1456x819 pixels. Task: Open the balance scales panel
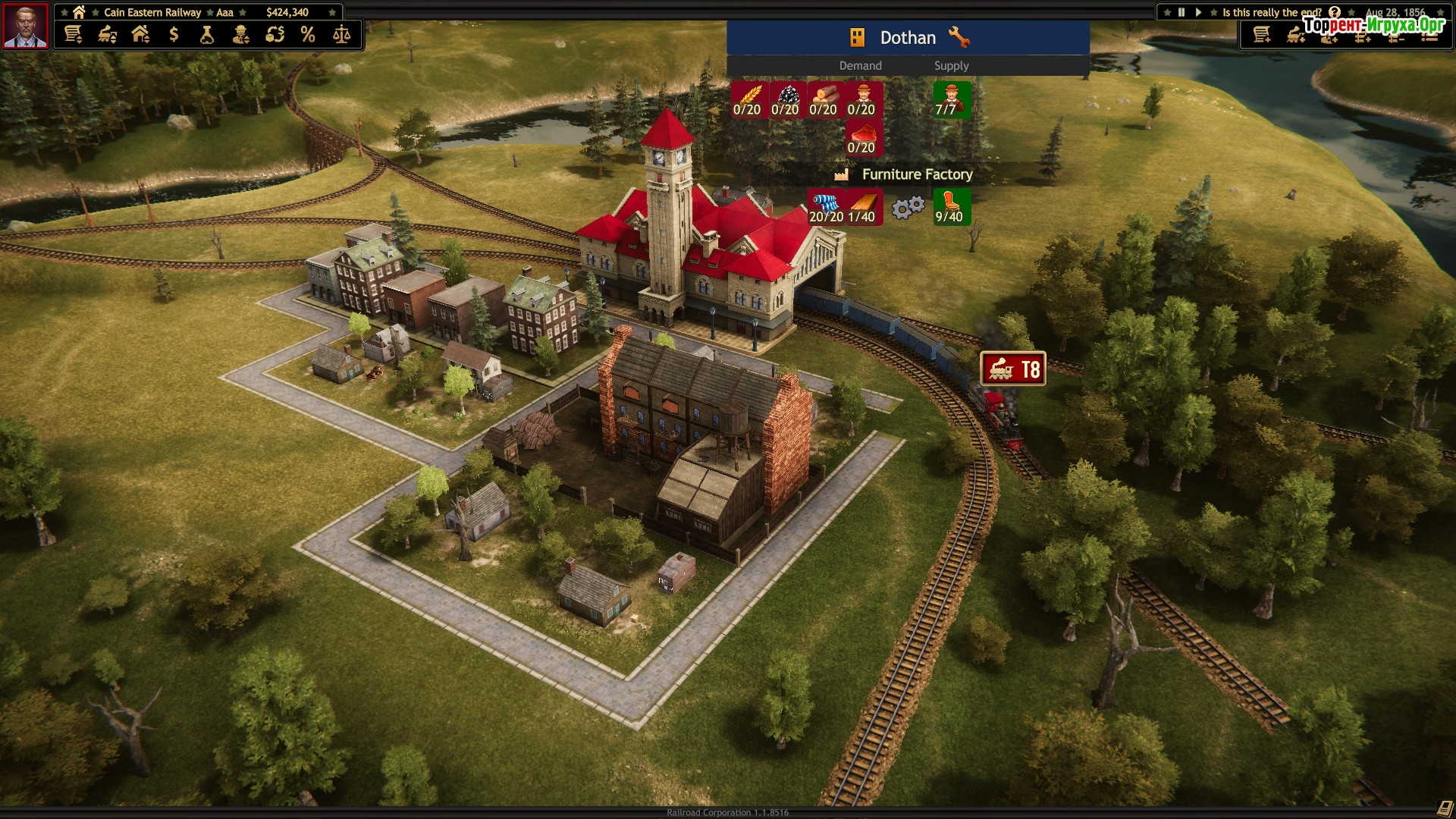coord(341,34)
